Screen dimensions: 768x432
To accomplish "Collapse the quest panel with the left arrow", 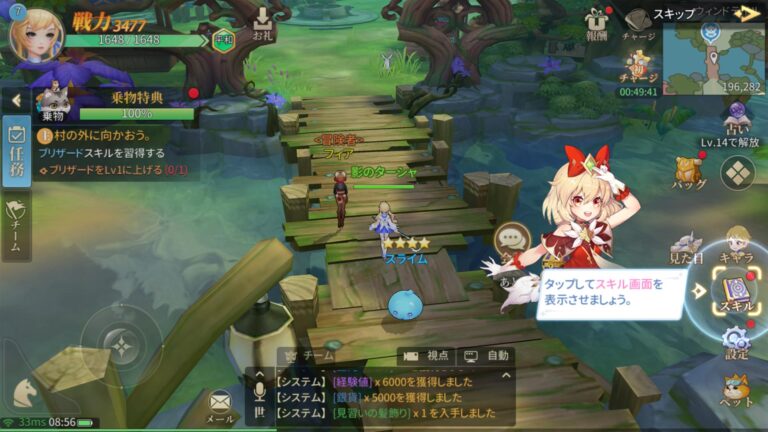I will (16, 100).
